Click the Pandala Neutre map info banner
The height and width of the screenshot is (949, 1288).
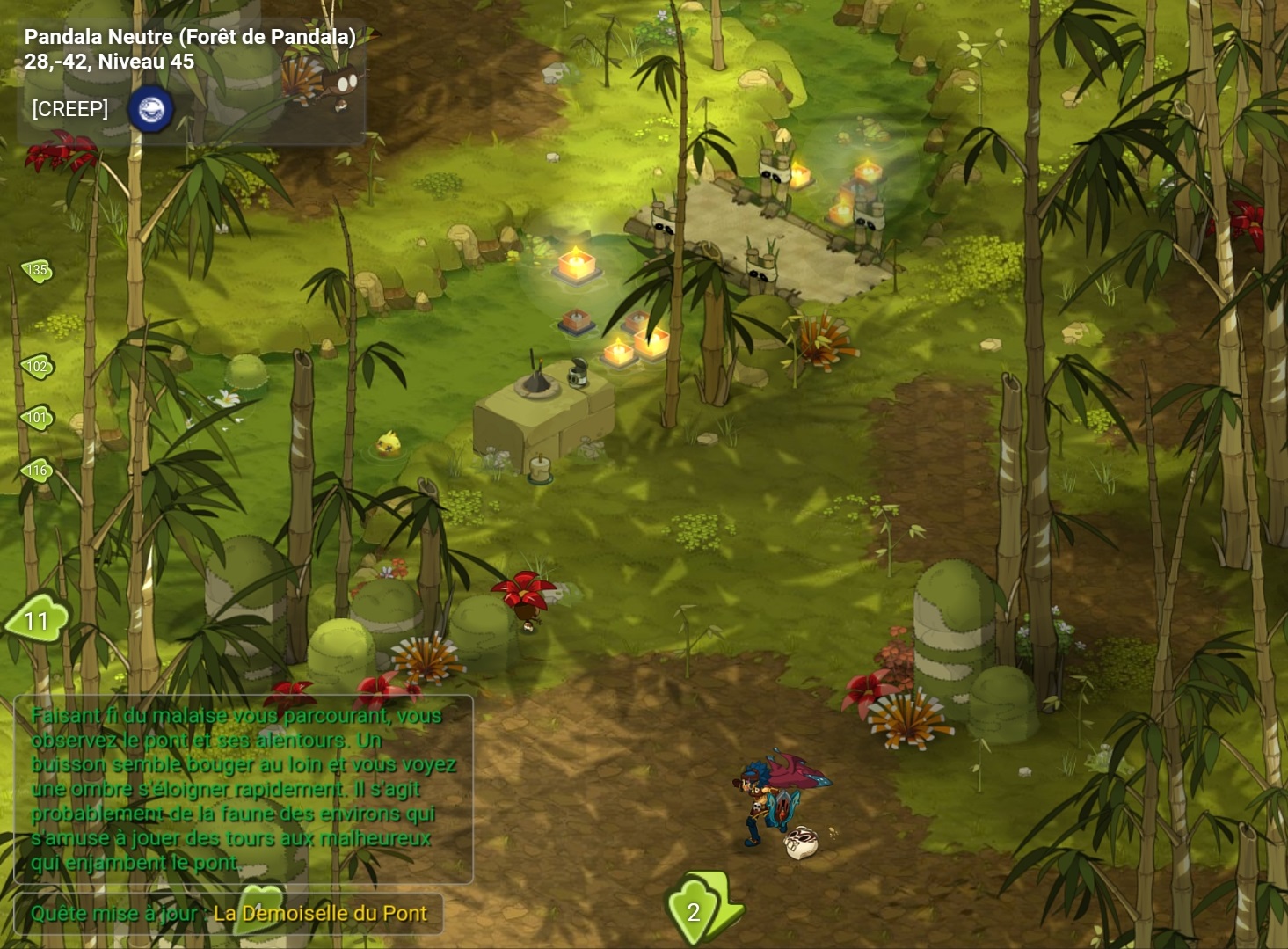(190, 48)
